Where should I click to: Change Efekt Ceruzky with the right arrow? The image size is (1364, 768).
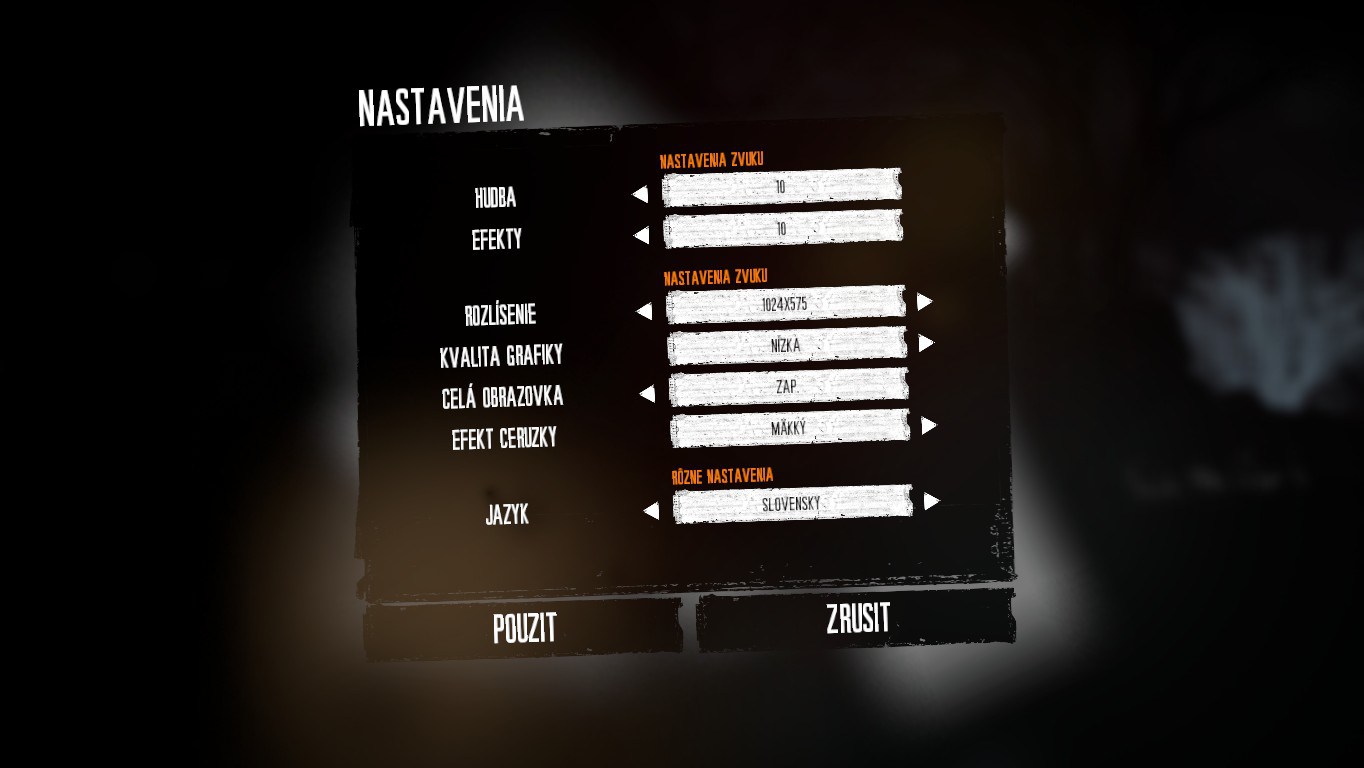point(929,426)
